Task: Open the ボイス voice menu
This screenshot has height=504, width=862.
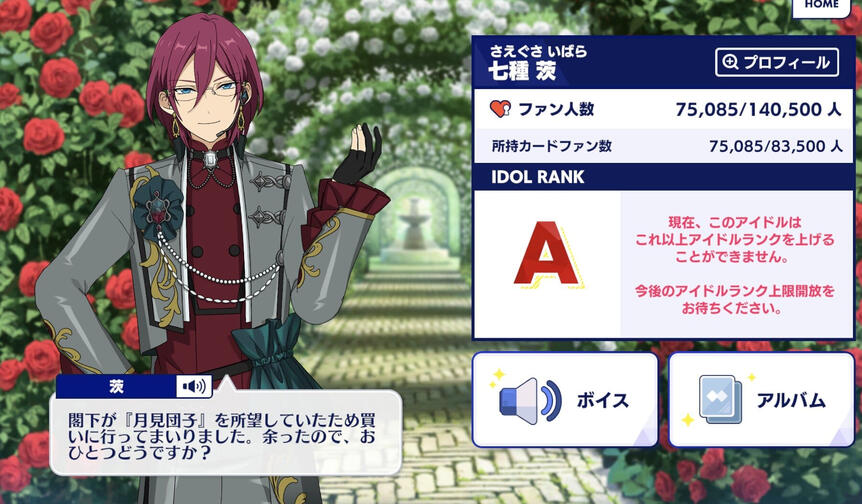Action: [x=565, y=399]
